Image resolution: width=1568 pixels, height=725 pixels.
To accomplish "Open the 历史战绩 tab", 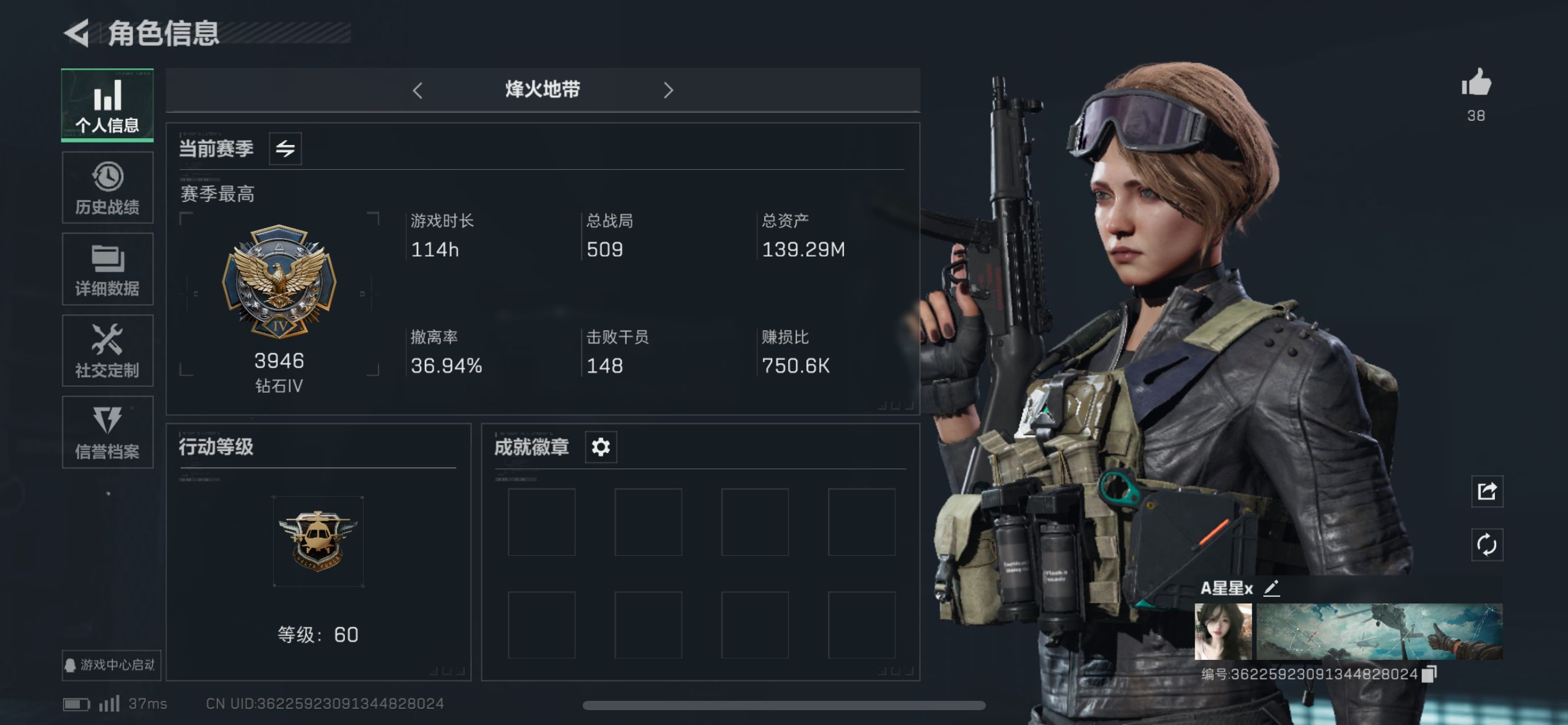I will pos(107,188).
